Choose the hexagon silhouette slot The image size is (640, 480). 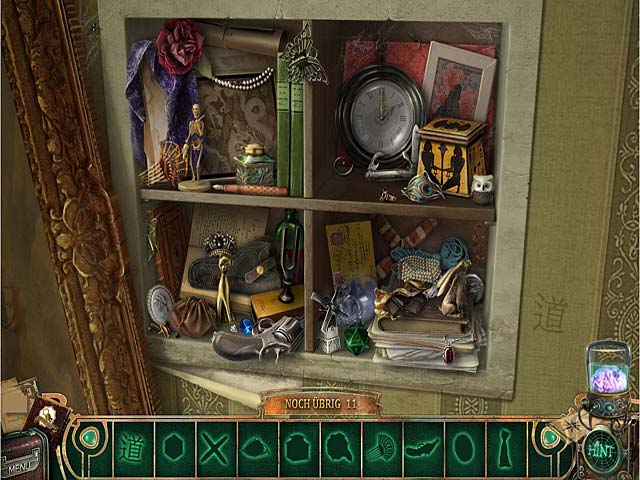(x=174, y=447)
